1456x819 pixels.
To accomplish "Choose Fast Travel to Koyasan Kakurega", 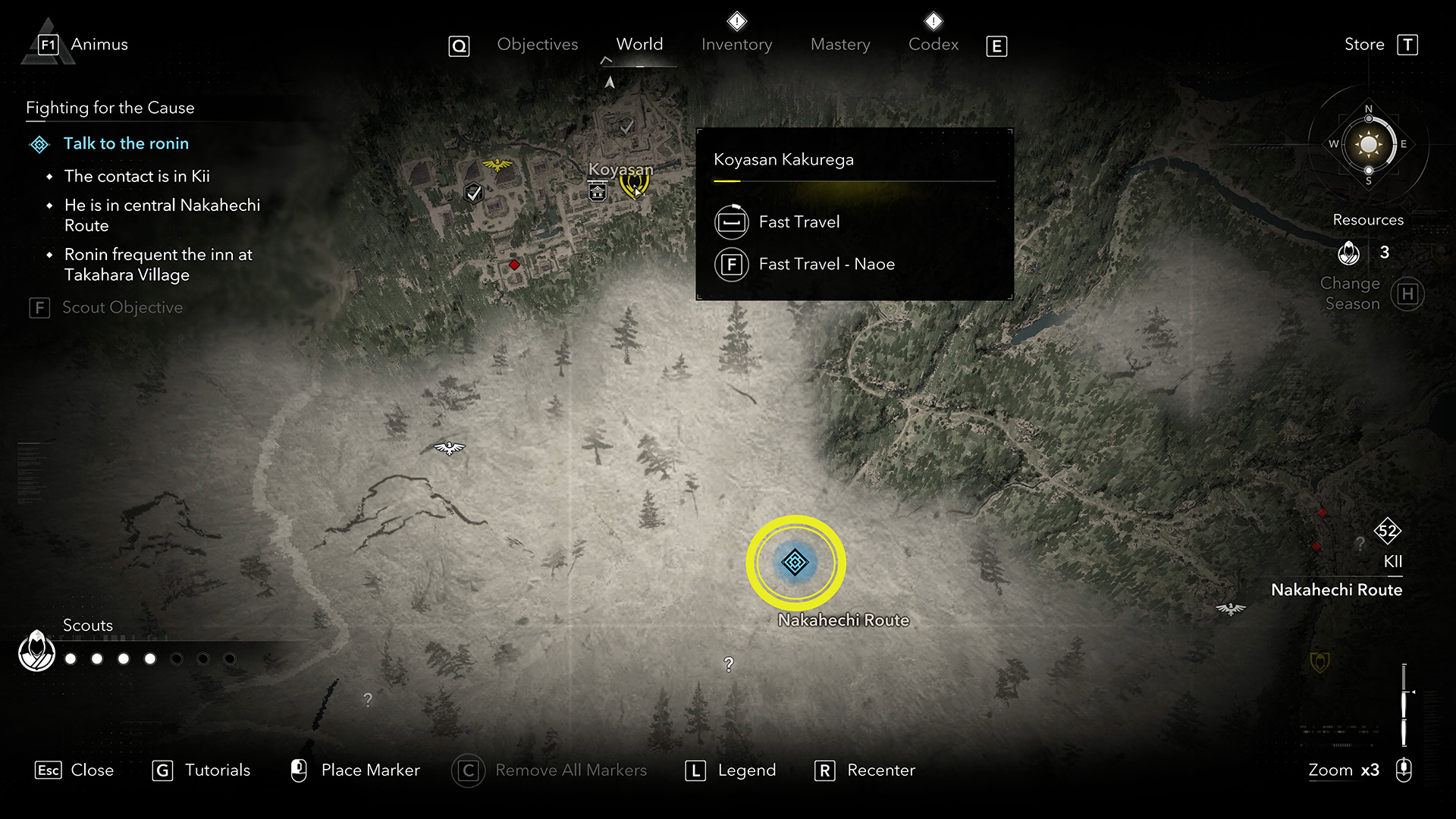I will 799,222.
